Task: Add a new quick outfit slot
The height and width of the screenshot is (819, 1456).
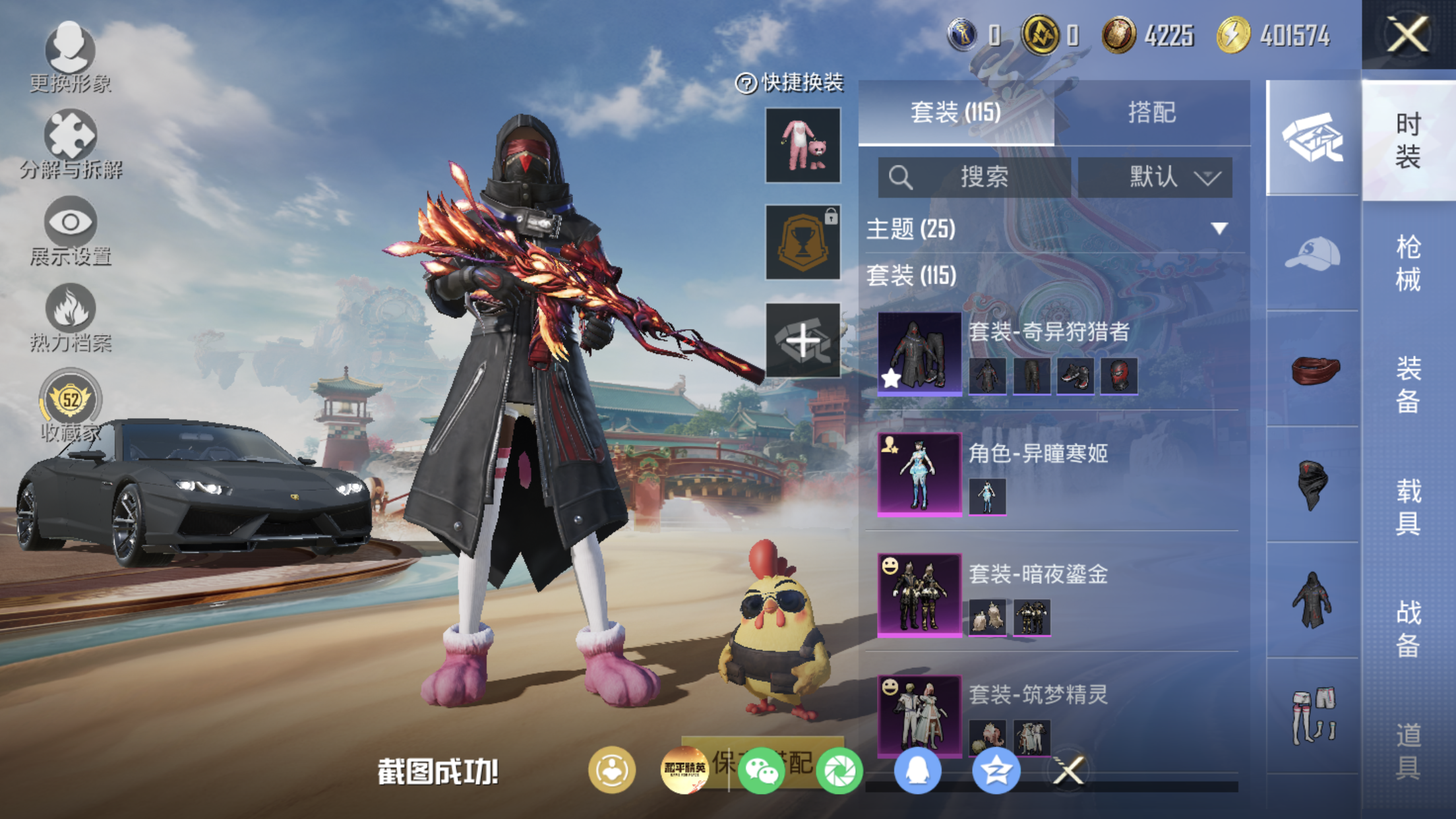Action: tap(803, 341)
